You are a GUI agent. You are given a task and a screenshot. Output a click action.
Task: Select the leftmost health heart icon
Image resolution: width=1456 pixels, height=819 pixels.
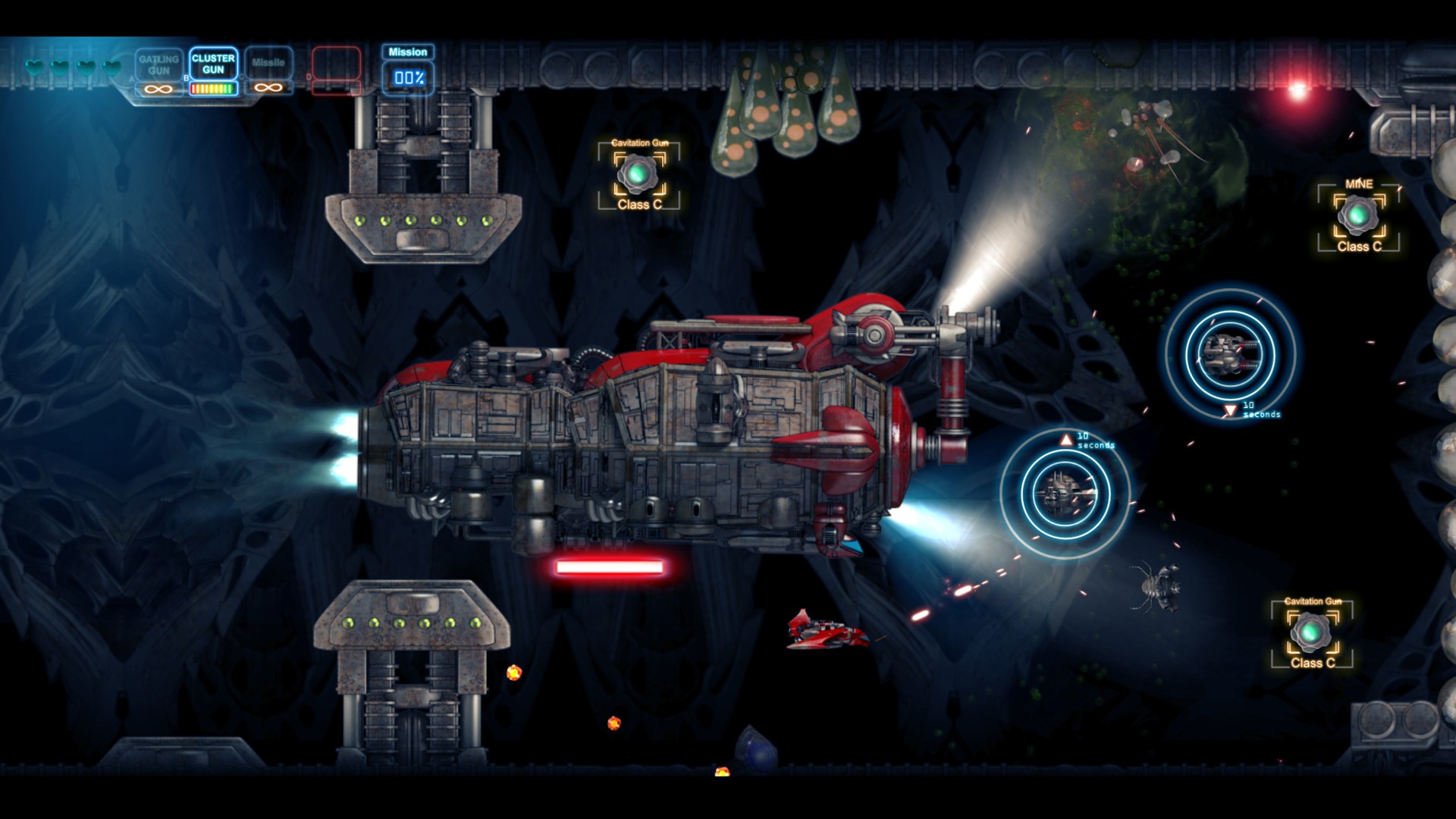point(33,67)
